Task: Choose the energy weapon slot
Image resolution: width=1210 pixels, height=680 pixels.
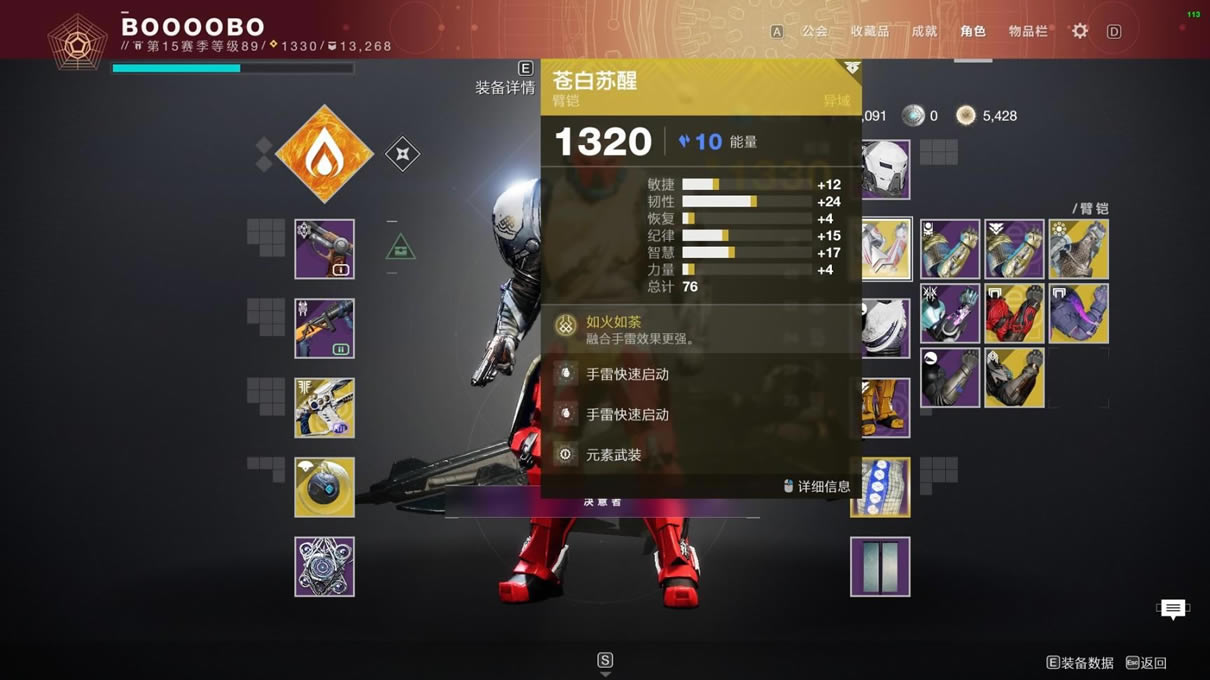Action: pos(324,328)
